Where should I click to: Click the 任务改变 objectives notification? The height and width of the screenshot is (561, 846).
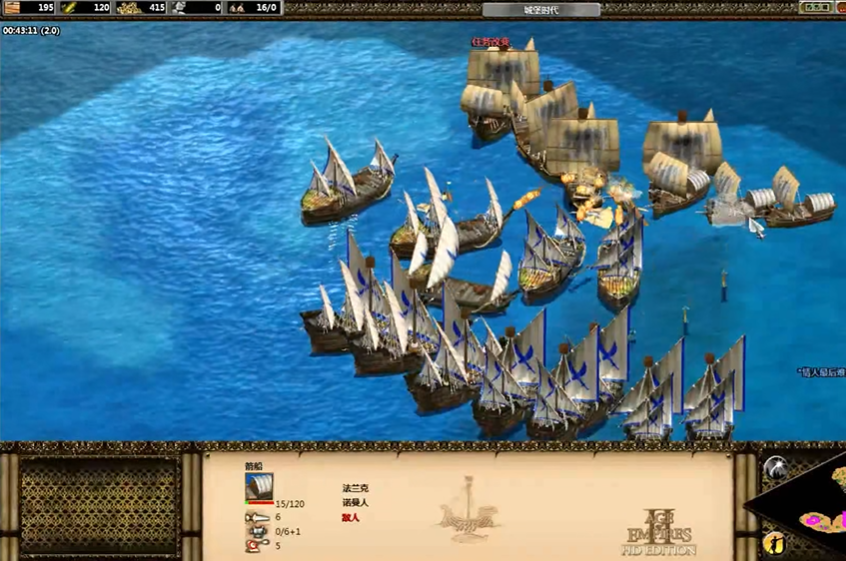490,42
